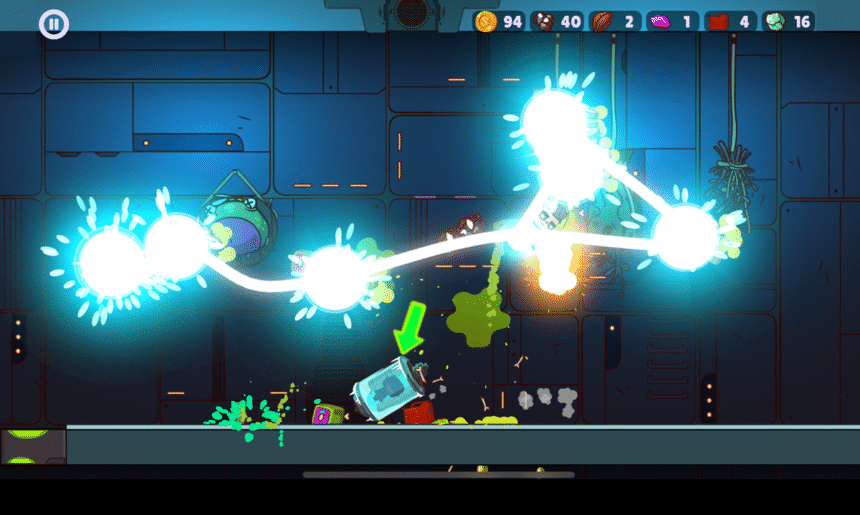Pause the game with the pause button

pos(54,24)
